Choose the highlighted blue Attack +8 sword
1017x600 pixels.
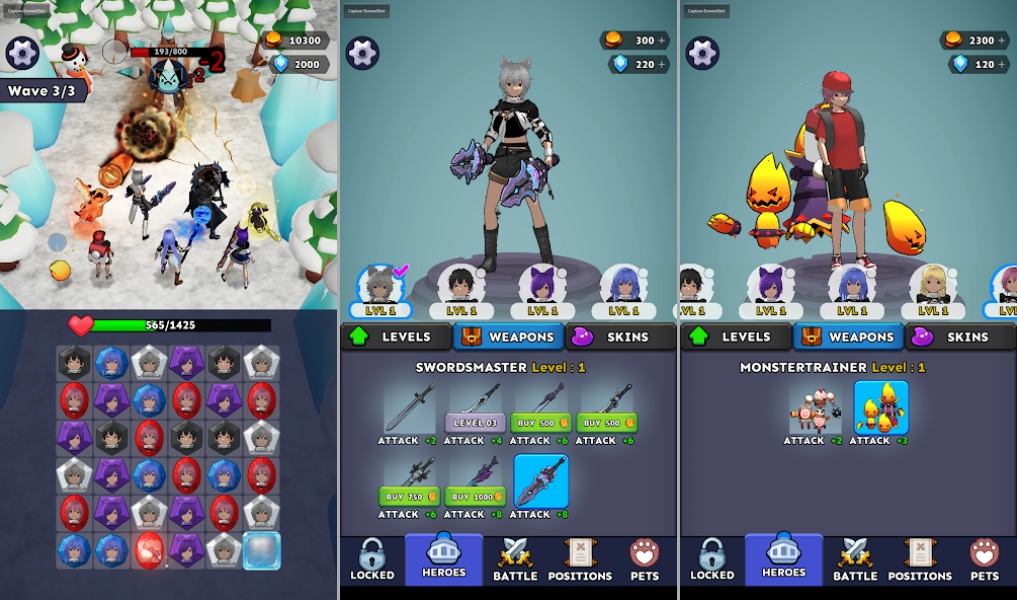[541, 481]
